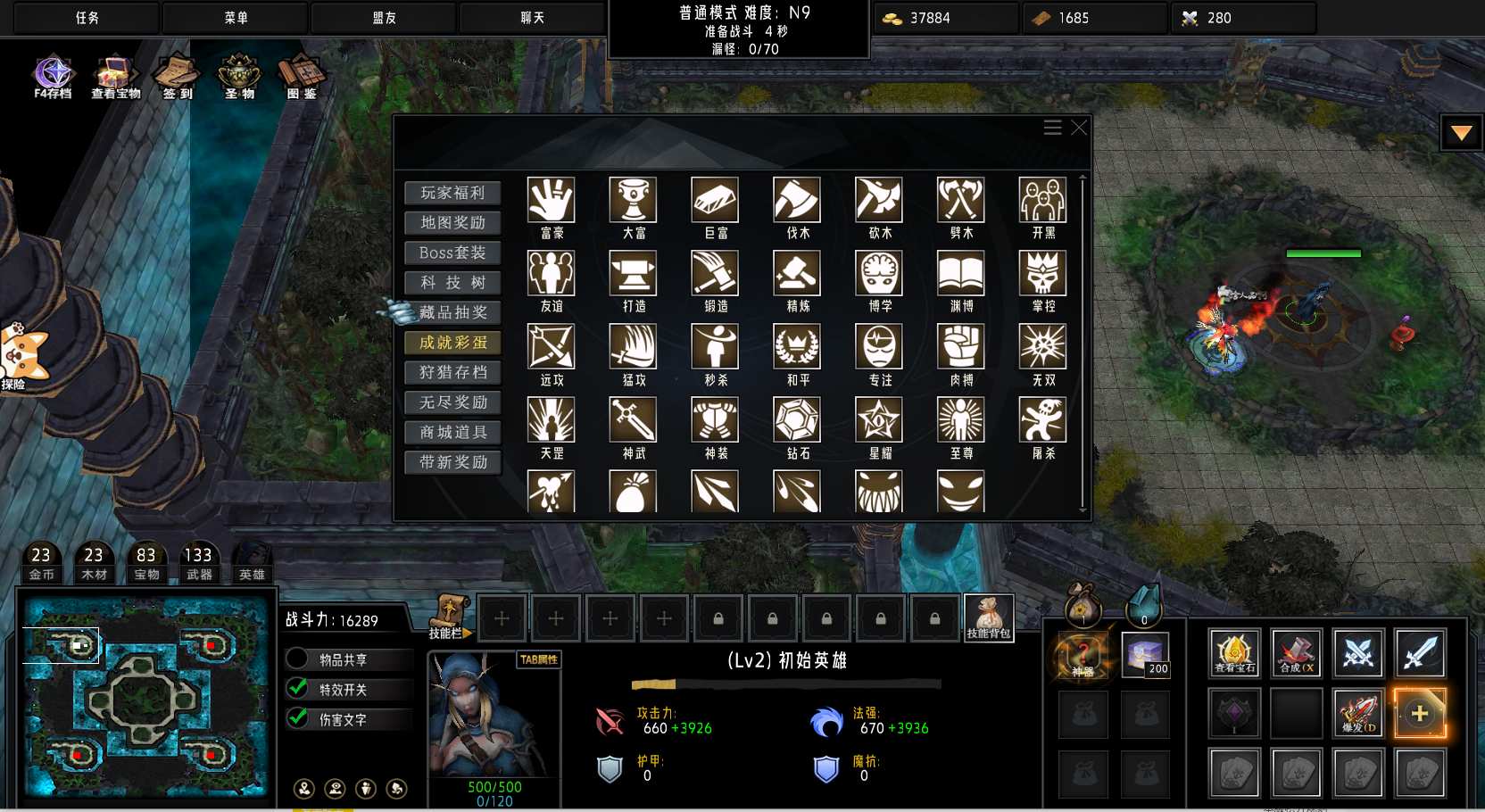Screen dimensions: 1485x812
Task: Close the achievements panel
Action: tap(1079, 128)
